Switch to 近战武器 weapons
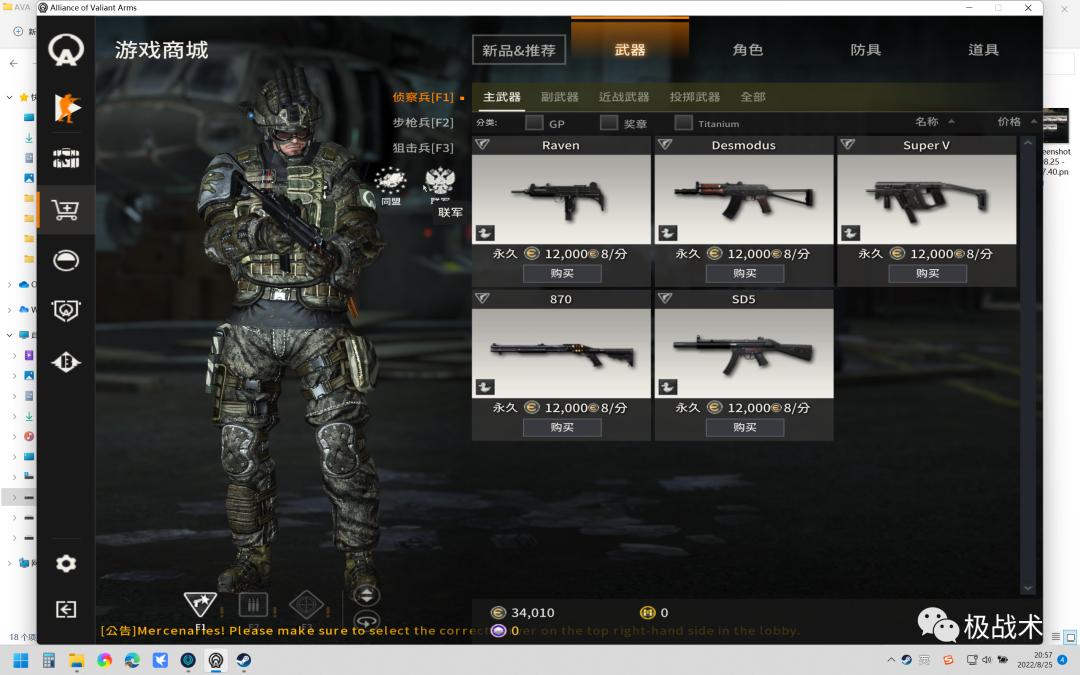The image size is (1080, 675). click(x=624, y=97)
